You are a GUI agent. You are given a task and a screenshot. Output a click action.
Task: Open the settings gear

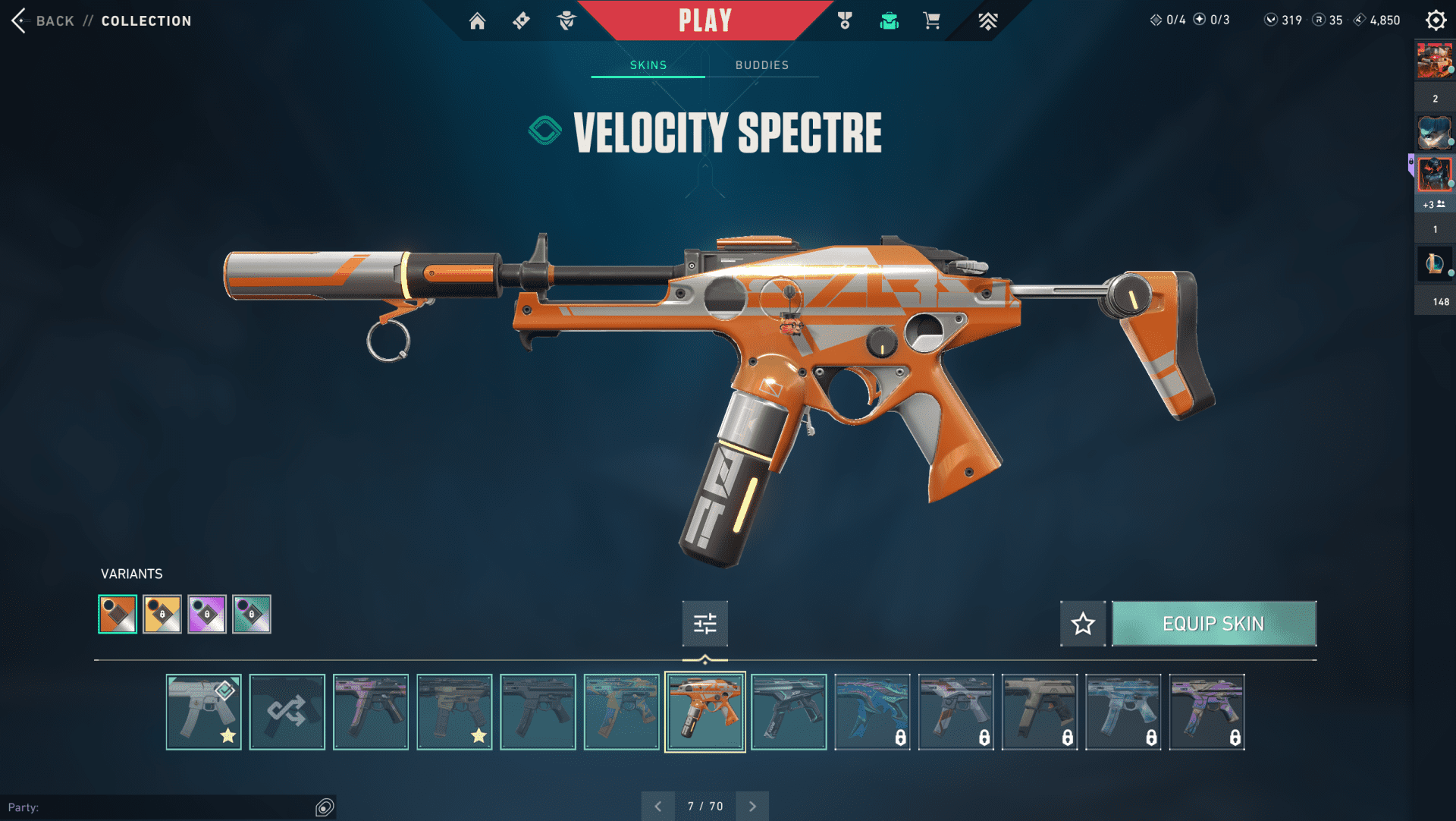[x=1436, y=20]
